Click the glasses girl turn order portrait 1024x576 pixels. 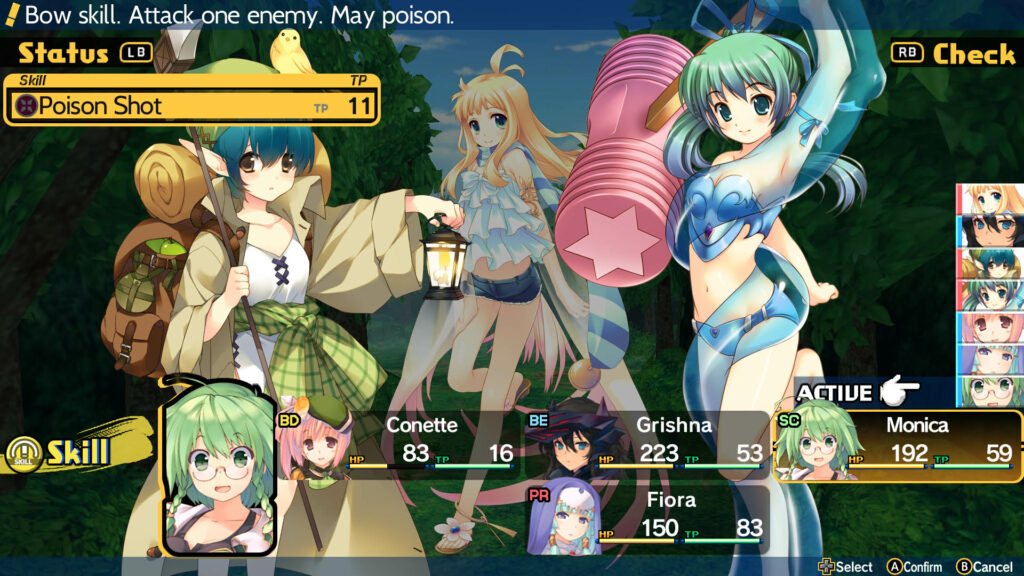click(x=989, y=391)
